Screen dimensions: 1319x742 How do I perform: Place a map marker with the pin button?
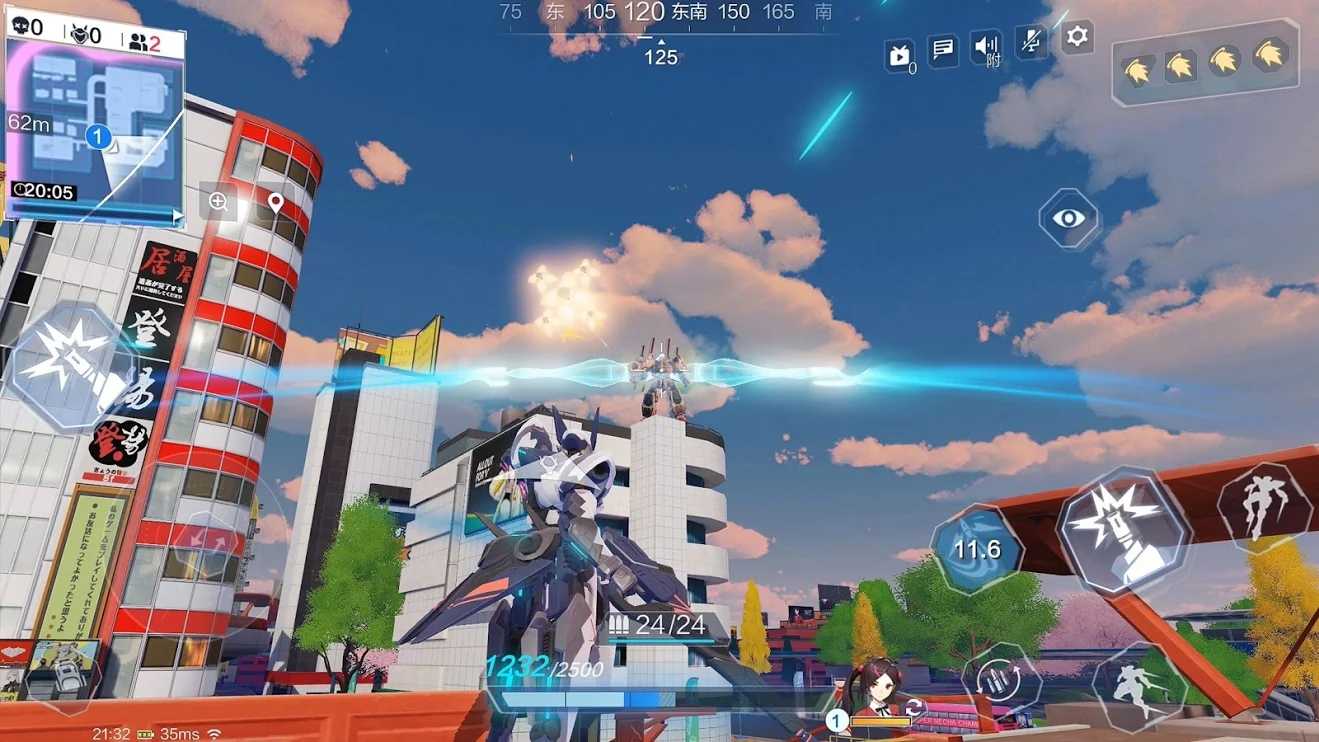coord(275,202)
